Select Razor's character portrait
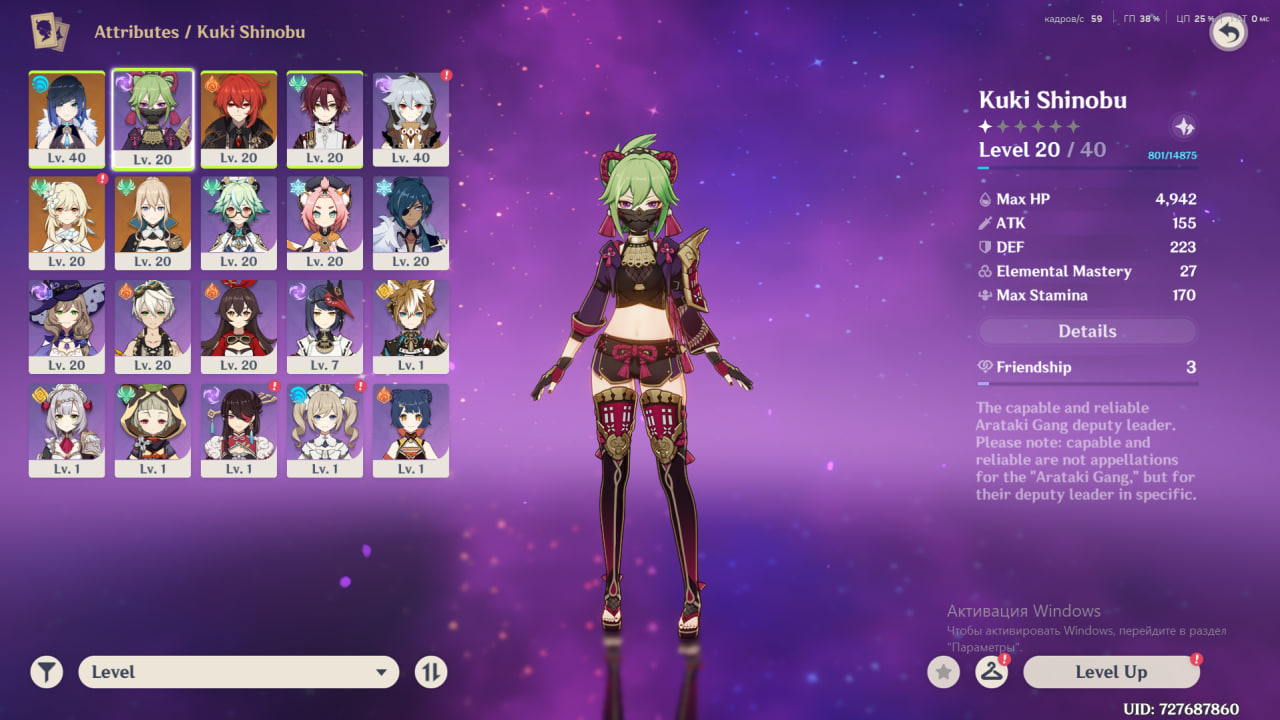 tap(411, 118)
